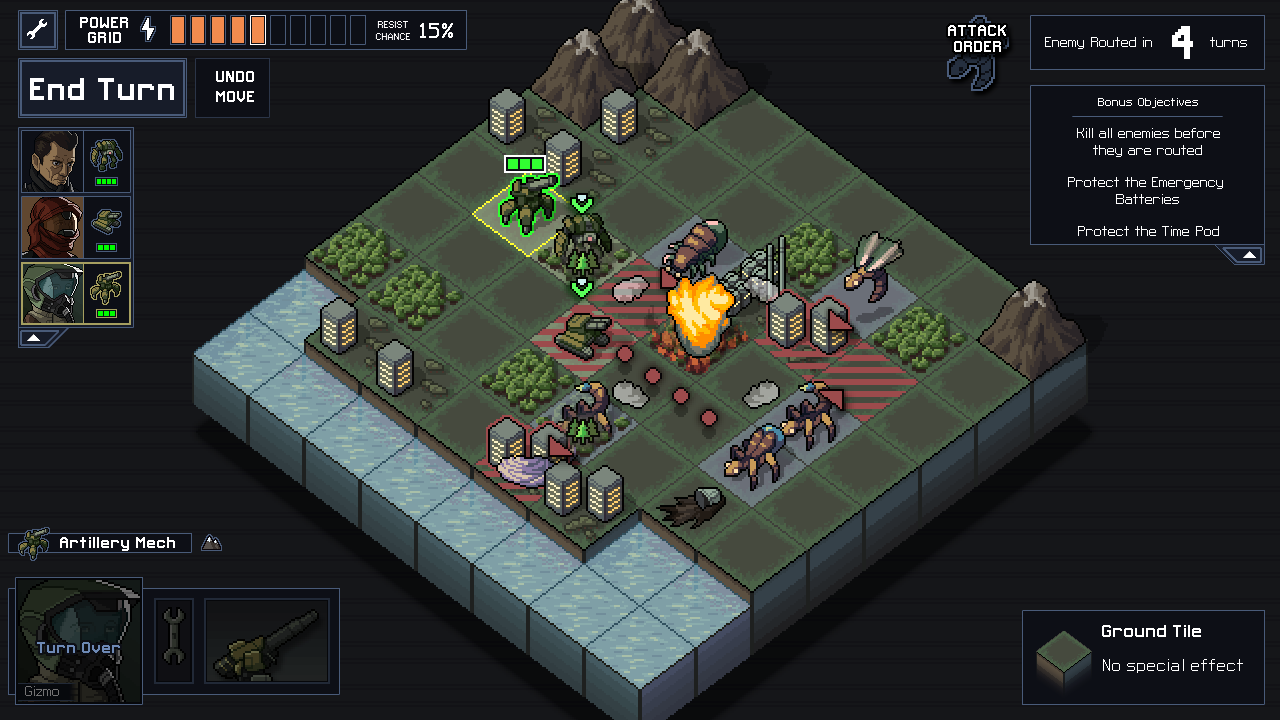Open the settings wrench icon top-left
The image size is (1280, 720).
37,29
